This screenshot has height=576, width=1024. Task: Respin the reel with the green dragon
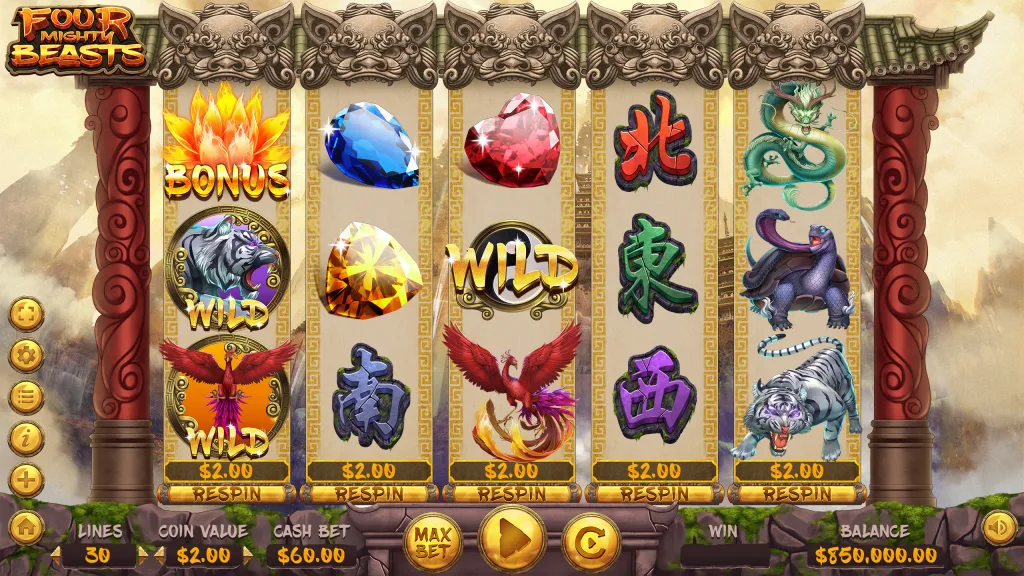(x=797, y=493)
